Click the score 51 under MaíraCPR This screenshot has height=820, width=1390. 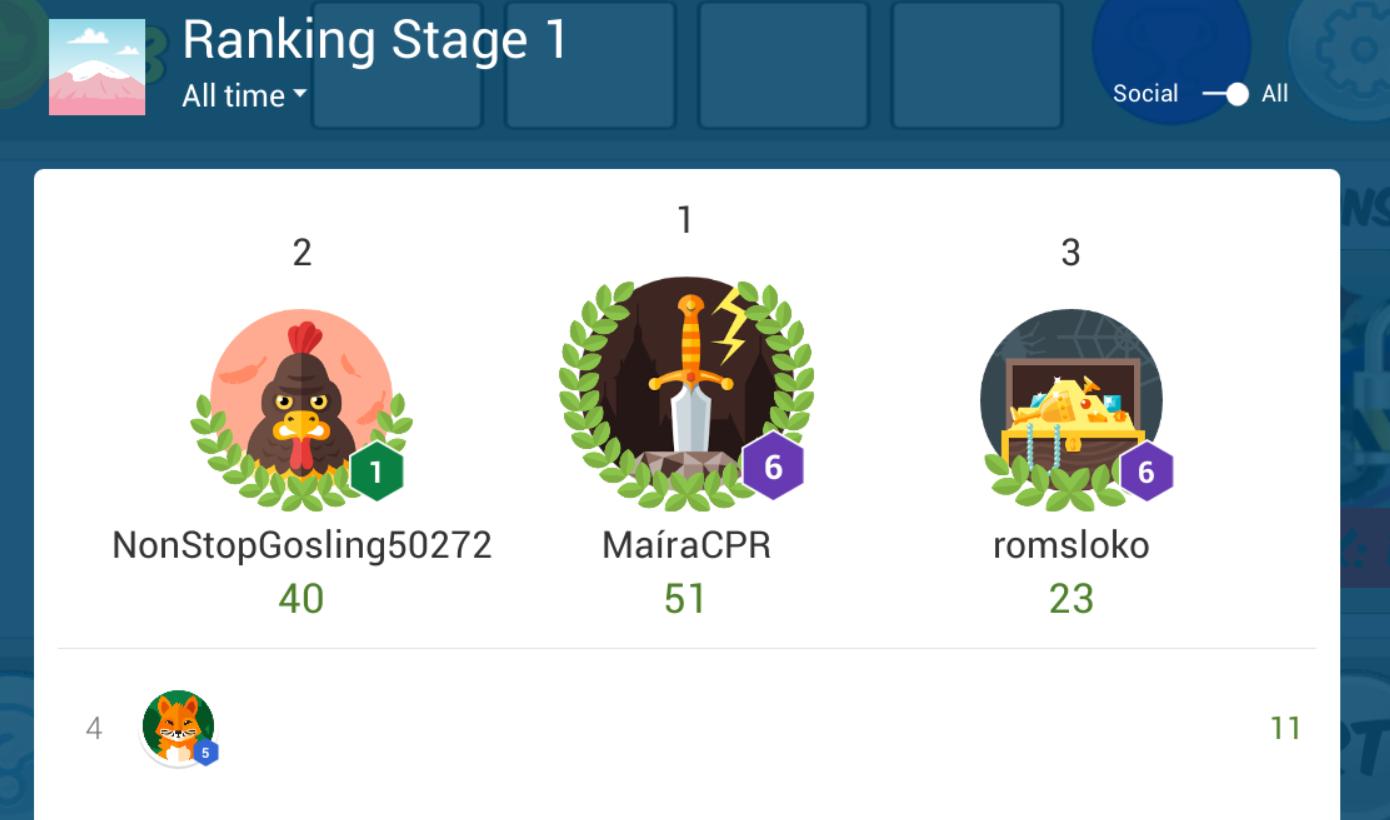click(685, 598)
